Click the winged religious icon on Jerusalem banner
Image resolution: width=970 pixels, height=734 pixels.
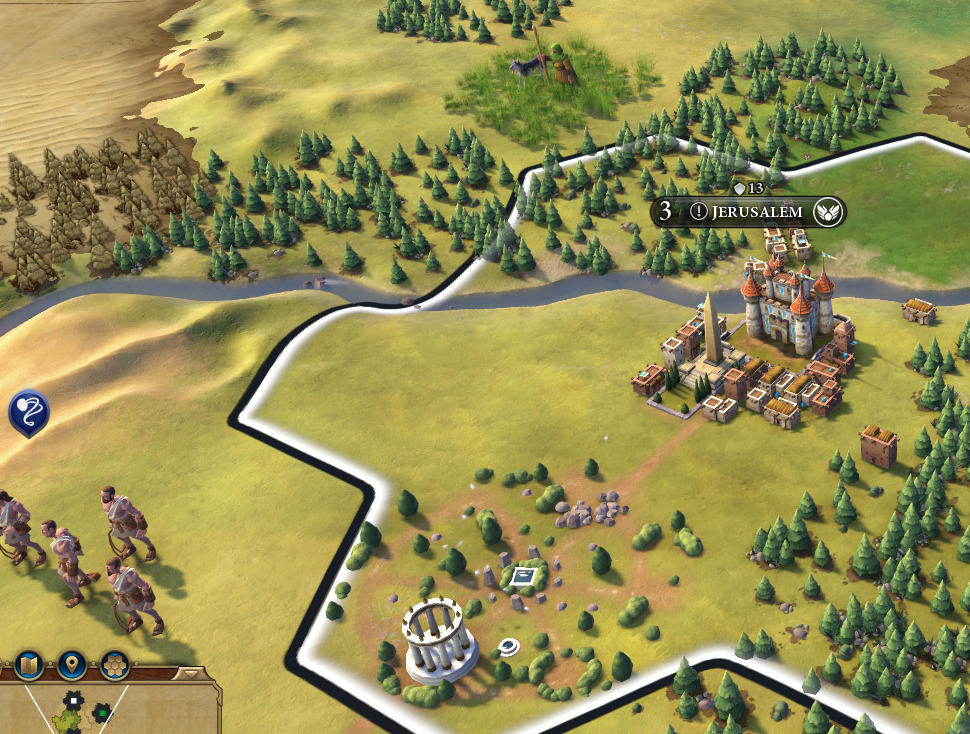coord(826,212)
